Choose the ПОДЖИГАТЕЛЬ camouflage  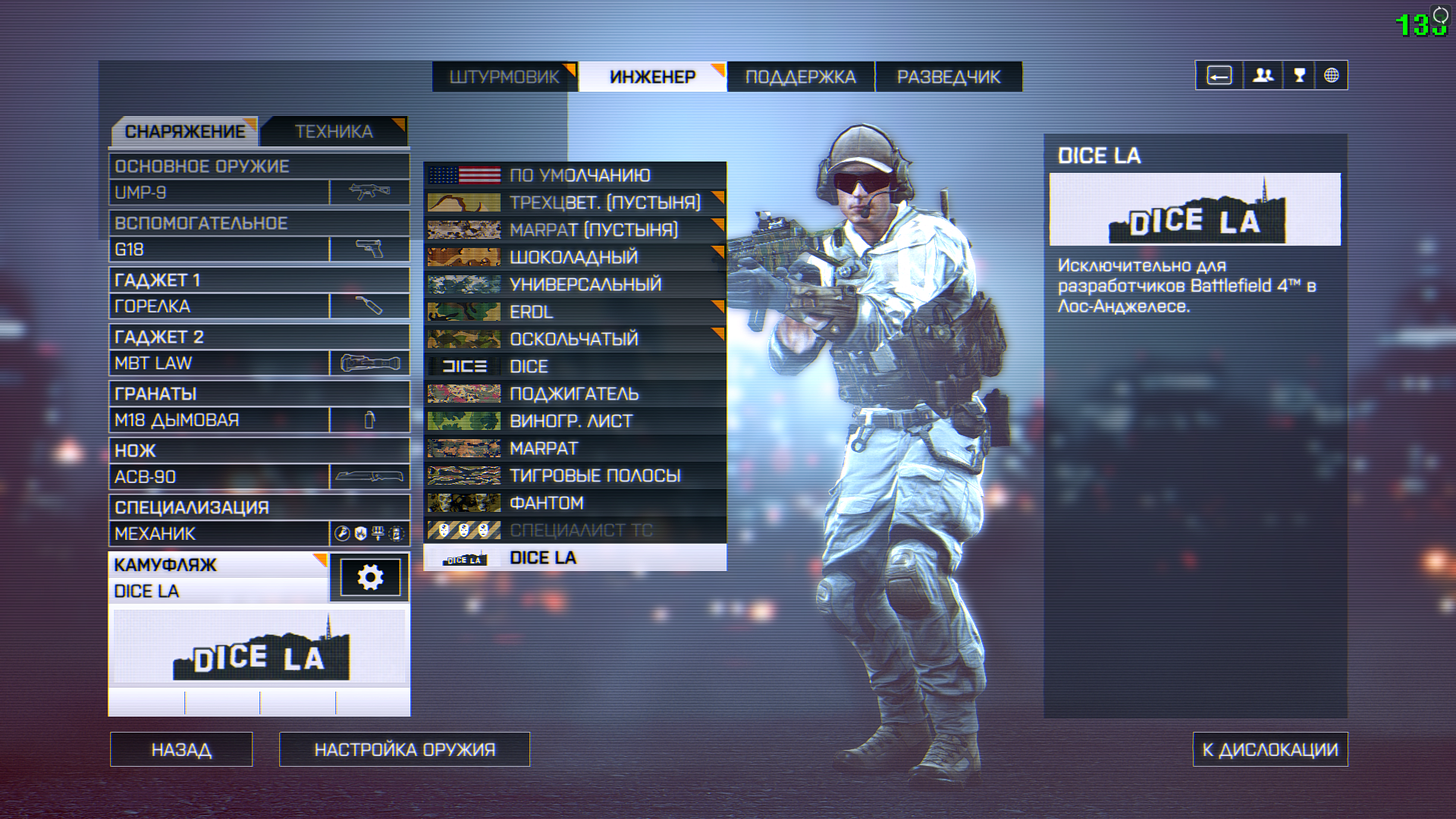pos(574,394)
